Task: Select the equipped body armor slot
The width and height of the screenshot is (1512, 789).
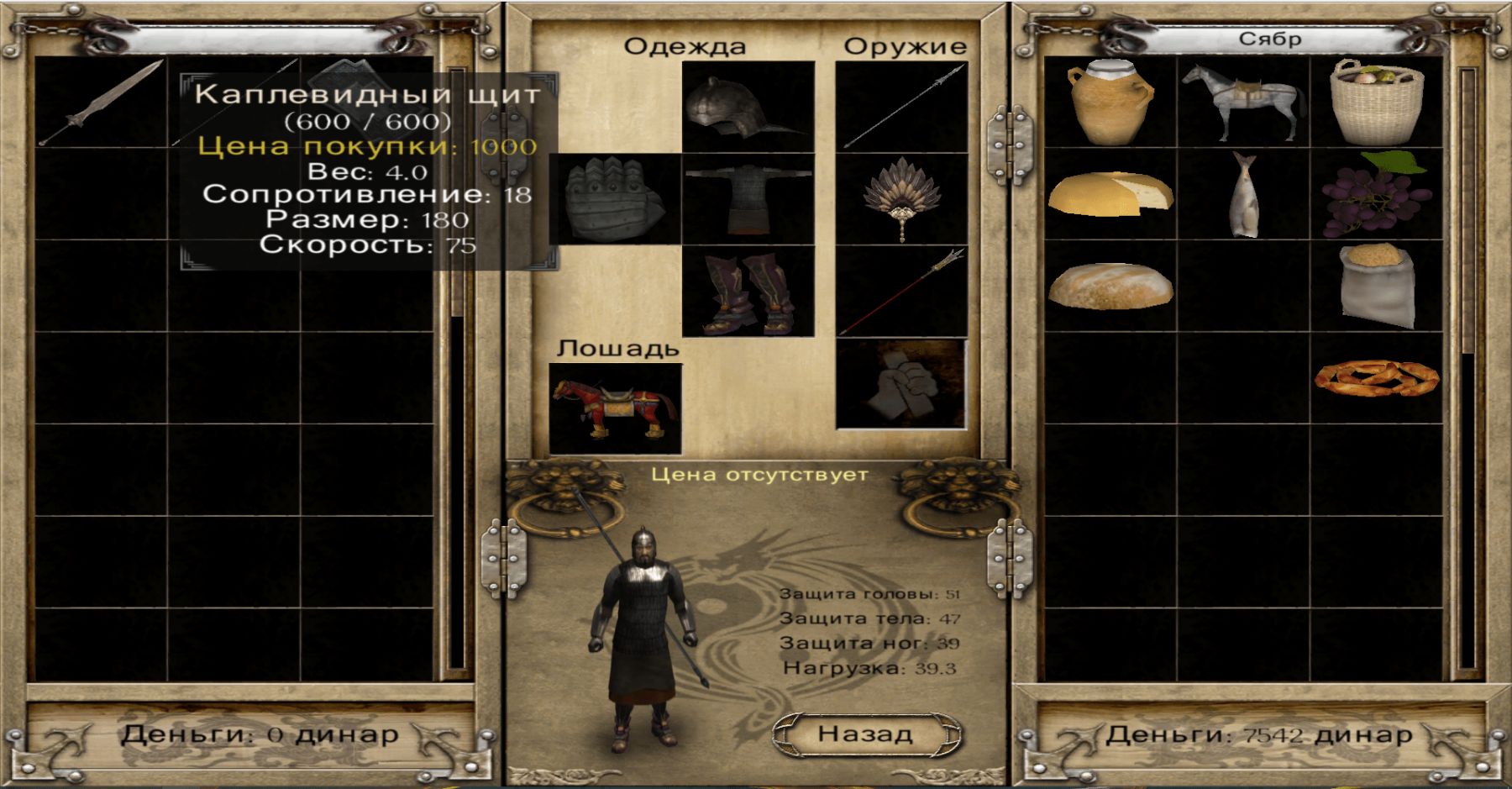Action: (748, 198)
